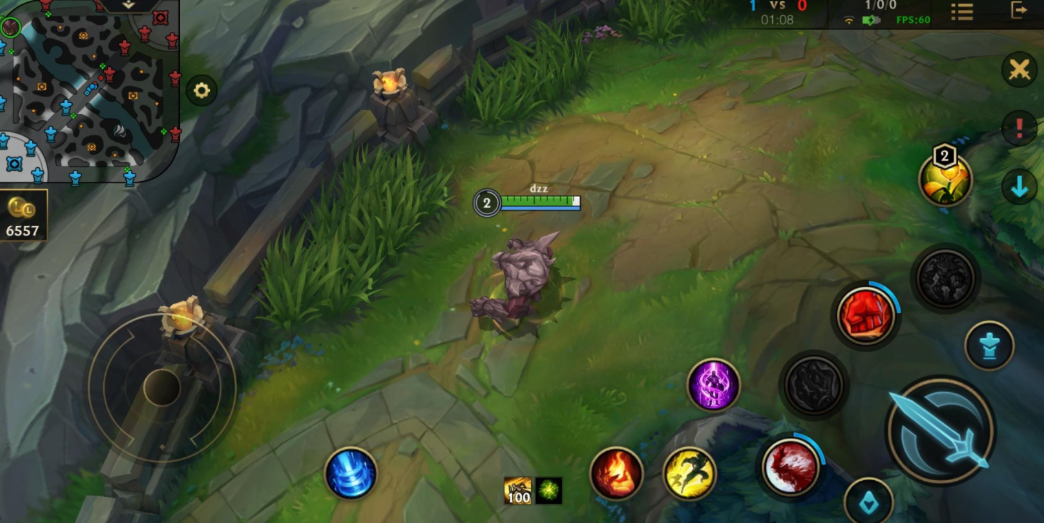Tap the blue turret target button
Image resolution: width=1044 pixels, height=523 pixels.
pos(989,346)
